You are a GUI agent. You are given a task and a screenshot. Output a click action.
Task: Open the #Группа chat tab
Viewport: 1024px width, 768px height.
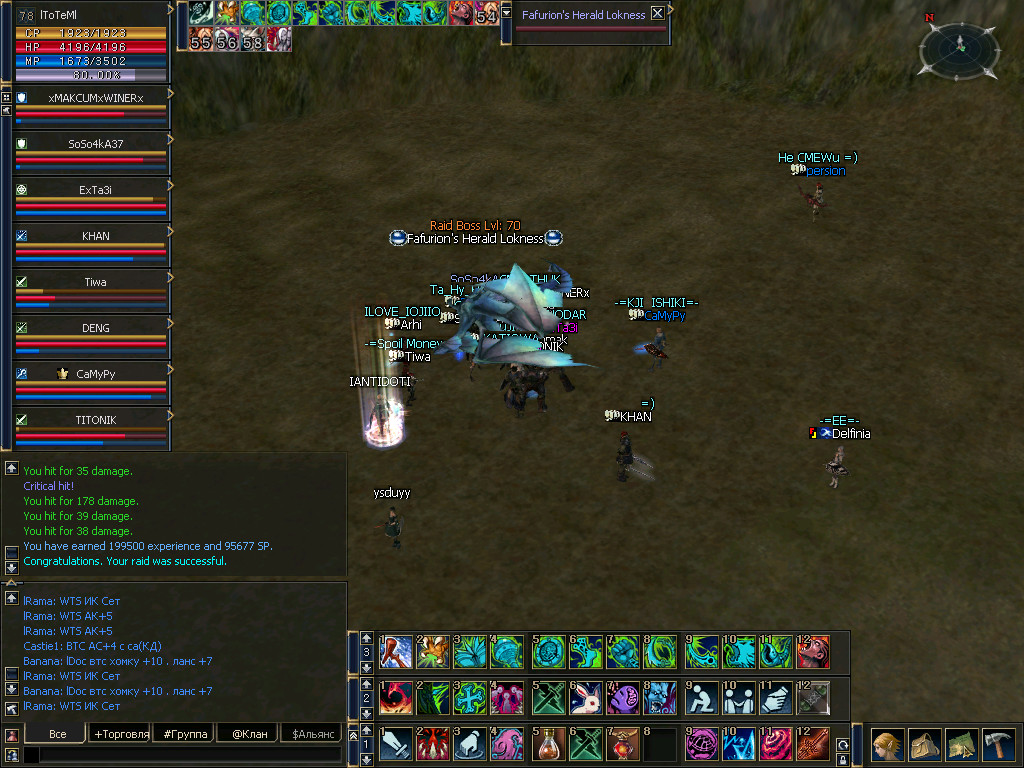pos(186,734)
